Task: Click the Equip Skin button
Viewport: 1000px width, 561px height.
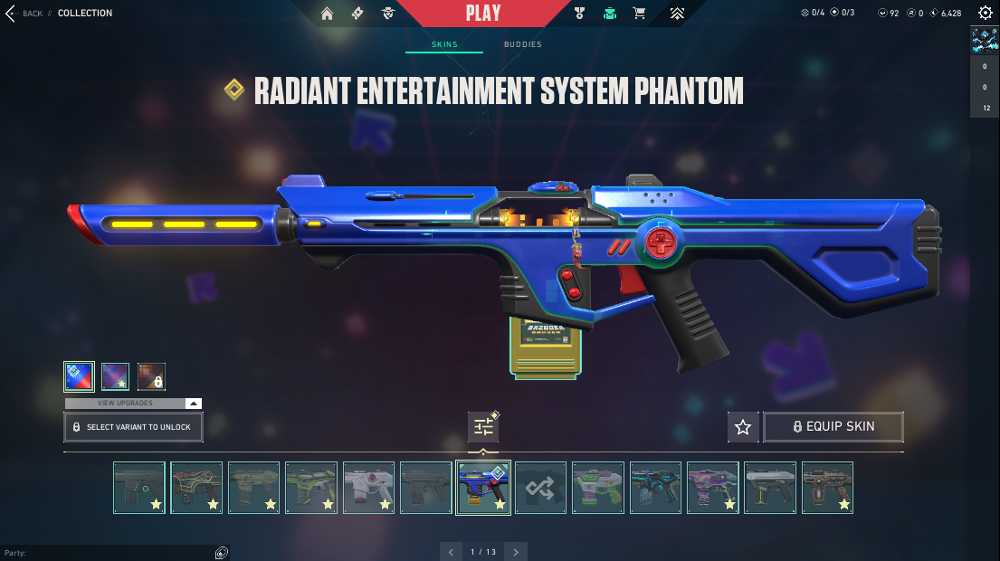Action: (833, 427)
